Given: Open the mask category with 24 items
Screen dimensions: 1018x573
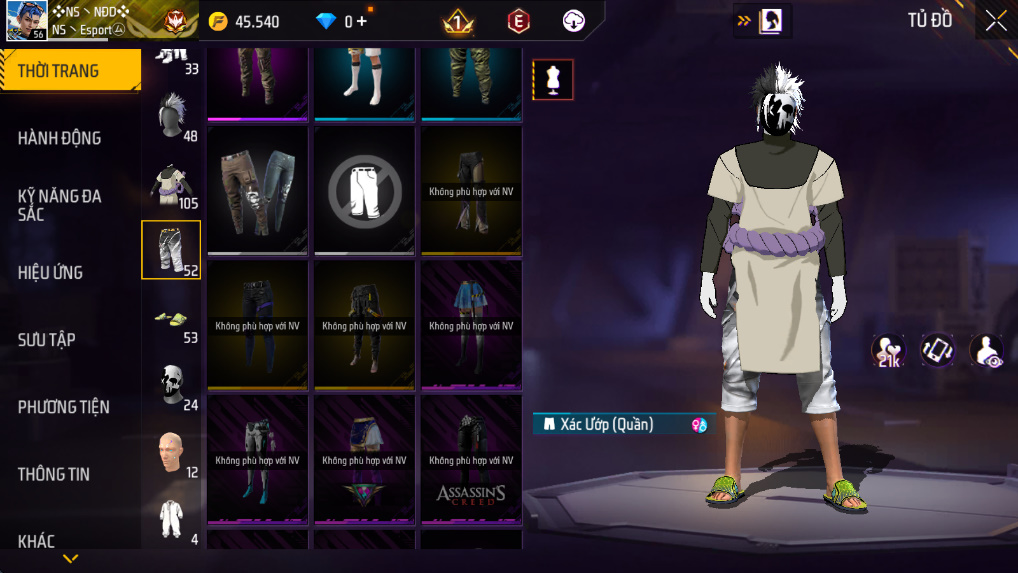Looking at the screenshot, I should click(172, 387).
